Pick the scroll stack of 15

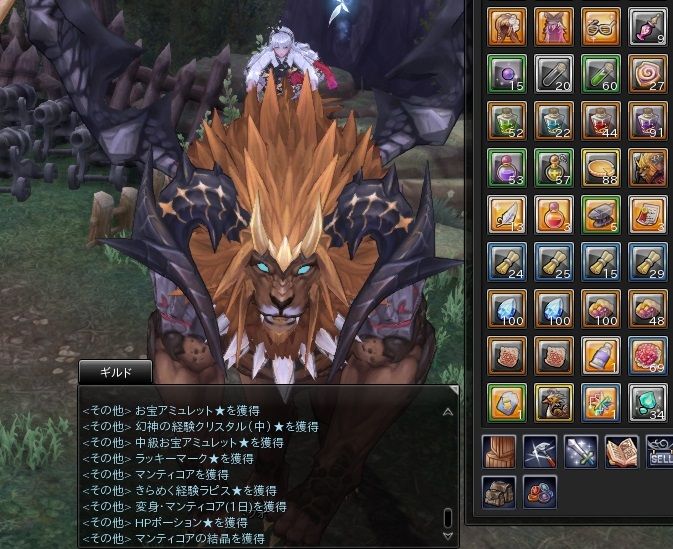click(x=600, y=260)
